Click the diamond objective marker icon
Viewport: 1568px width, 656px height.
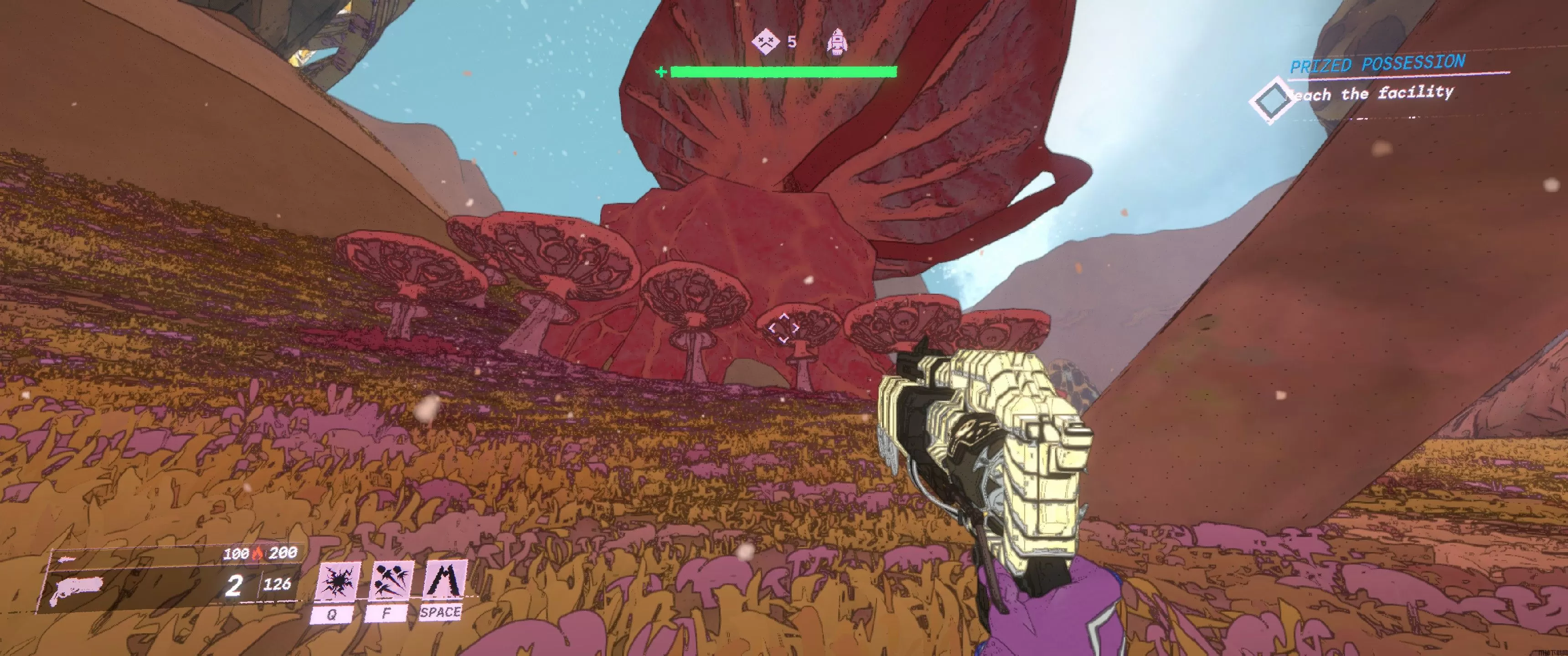(1271, 100)
